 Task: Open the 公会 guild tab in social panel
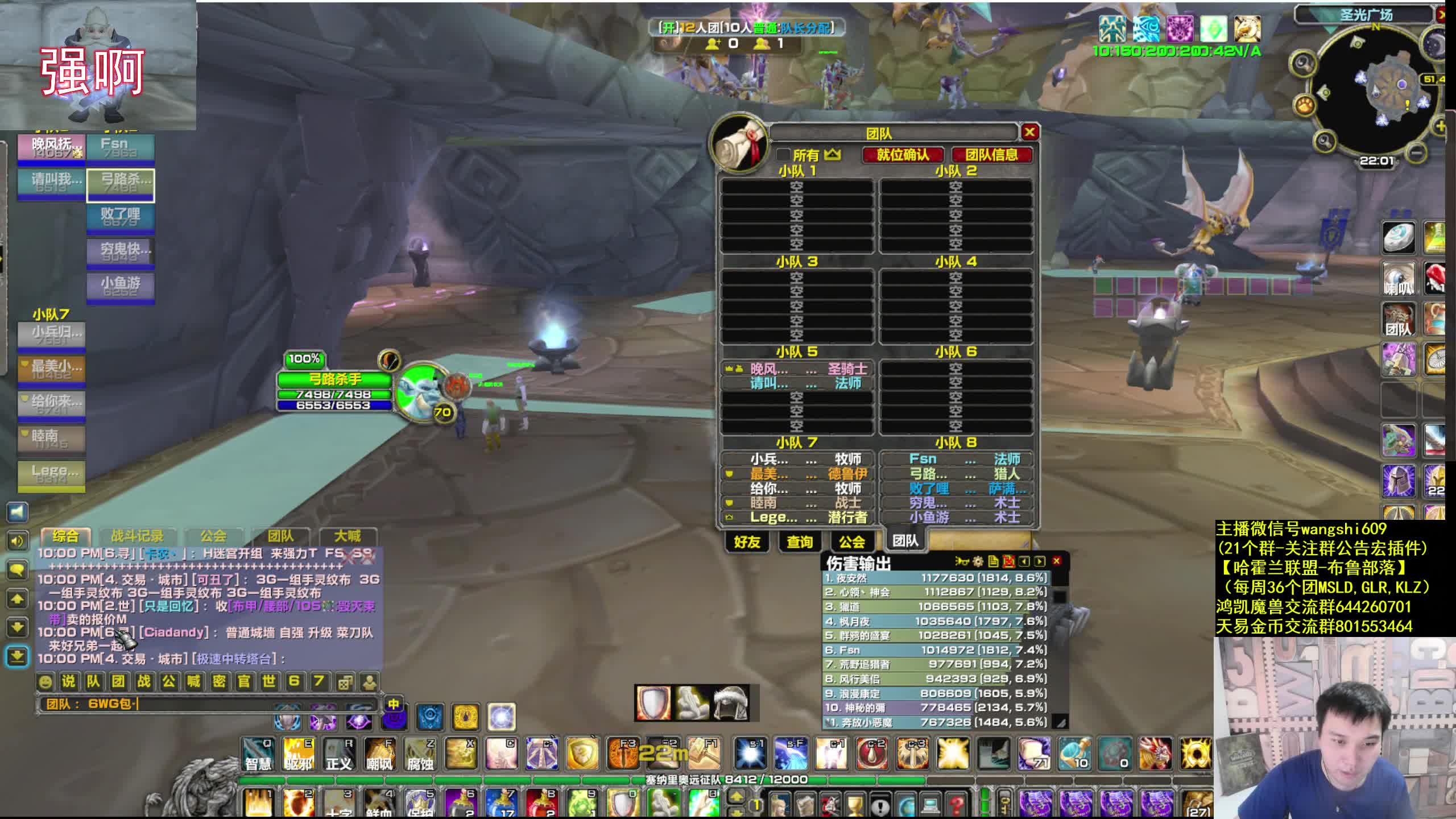pos(851,542)
